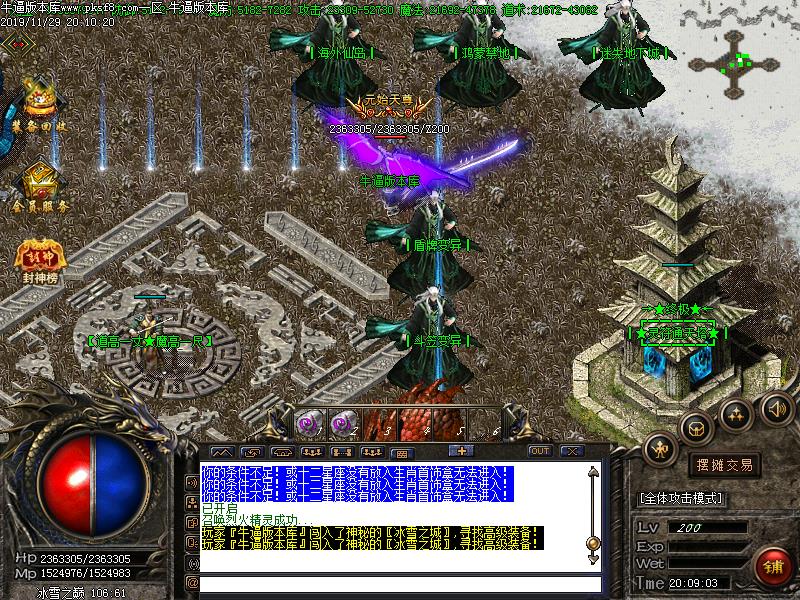Click the @ button beside chat input
This screenshot has width=800, height=600.
[x=192, y=581]
